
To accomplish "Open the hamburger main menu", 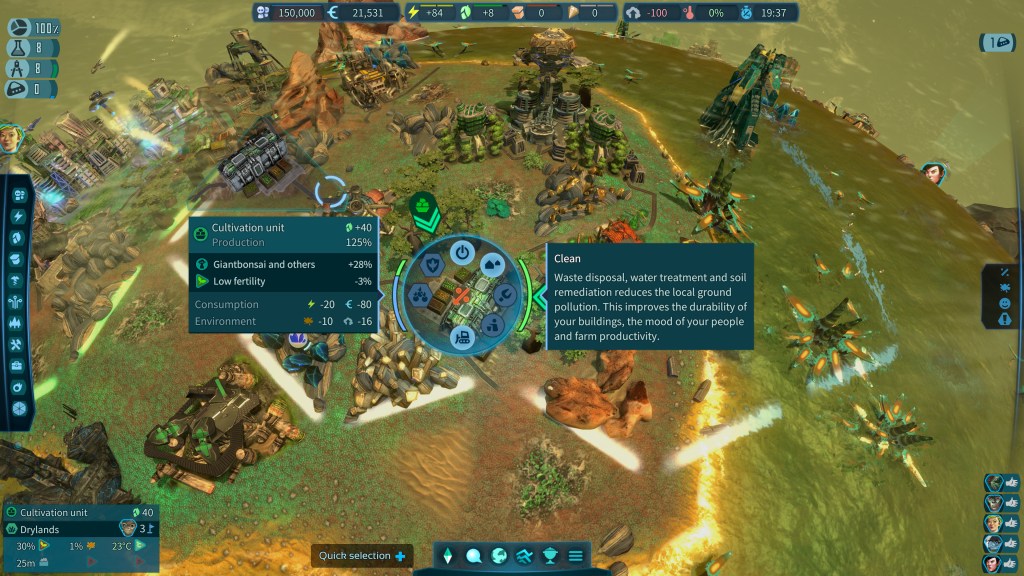I will click(x=576, y=556).
